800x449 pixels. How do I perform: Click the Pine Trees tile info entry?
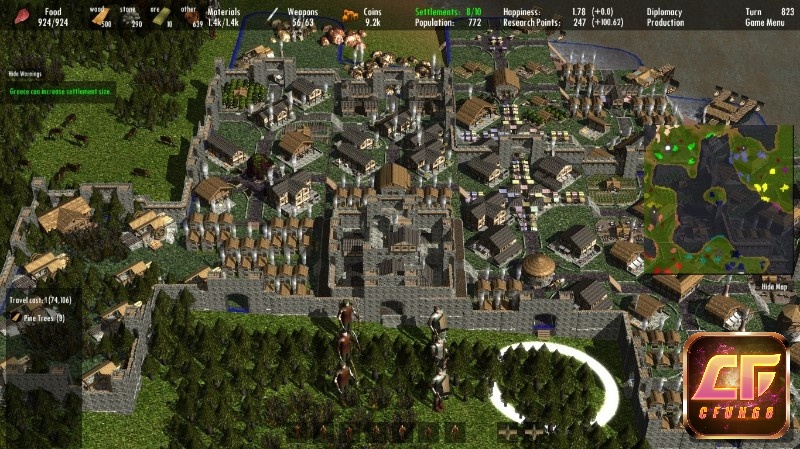(x=42, y=319)
